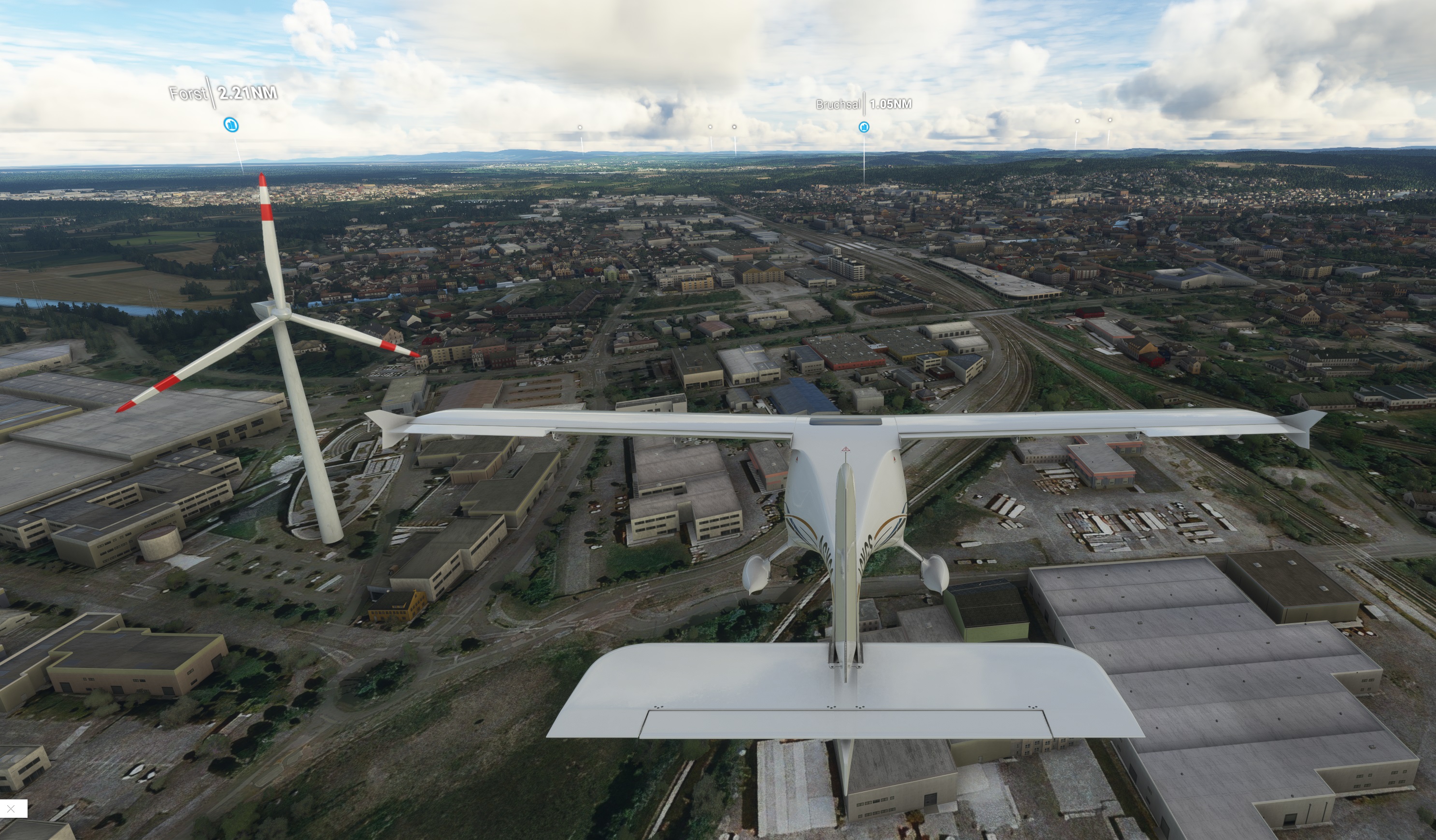Close the overlay with the X button
The width and height of the screenshot is (1436, 840).
[x=12, y=808]
